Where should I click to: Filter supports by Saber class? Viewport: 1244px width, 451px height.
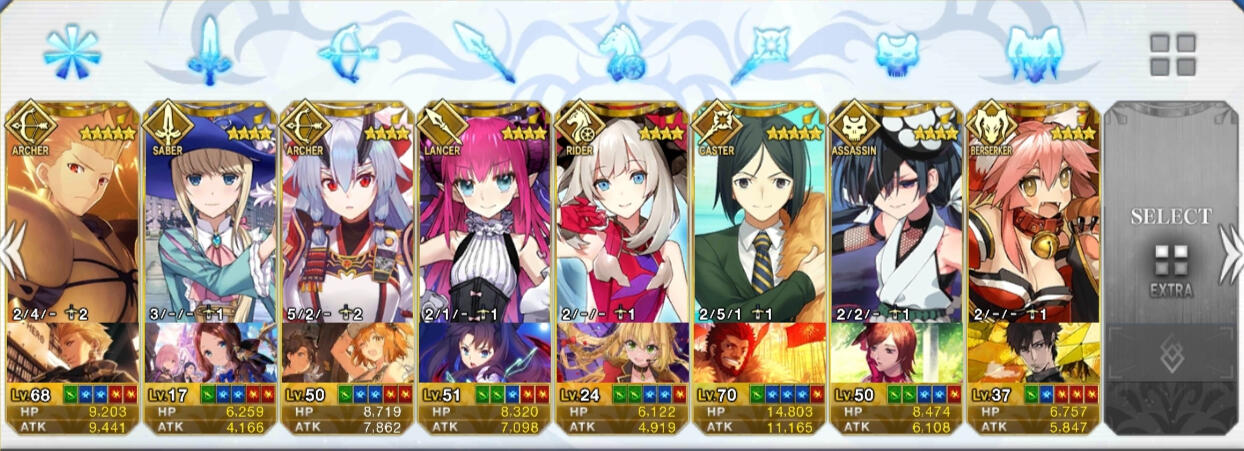pyautogui.click(x=209, y=50)
